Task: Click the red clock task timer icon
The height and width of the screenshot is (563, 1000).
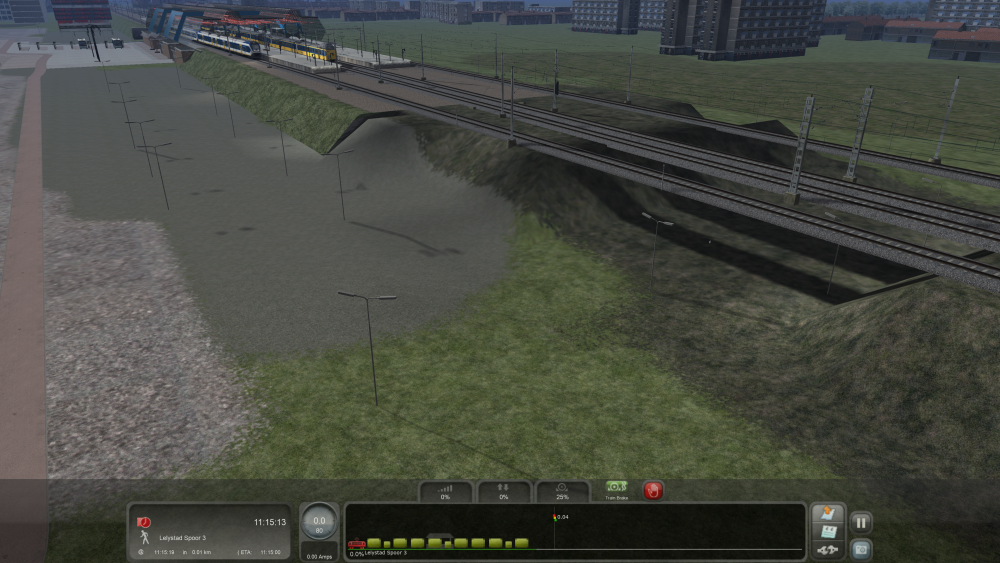Action: (x=144, y=522)
